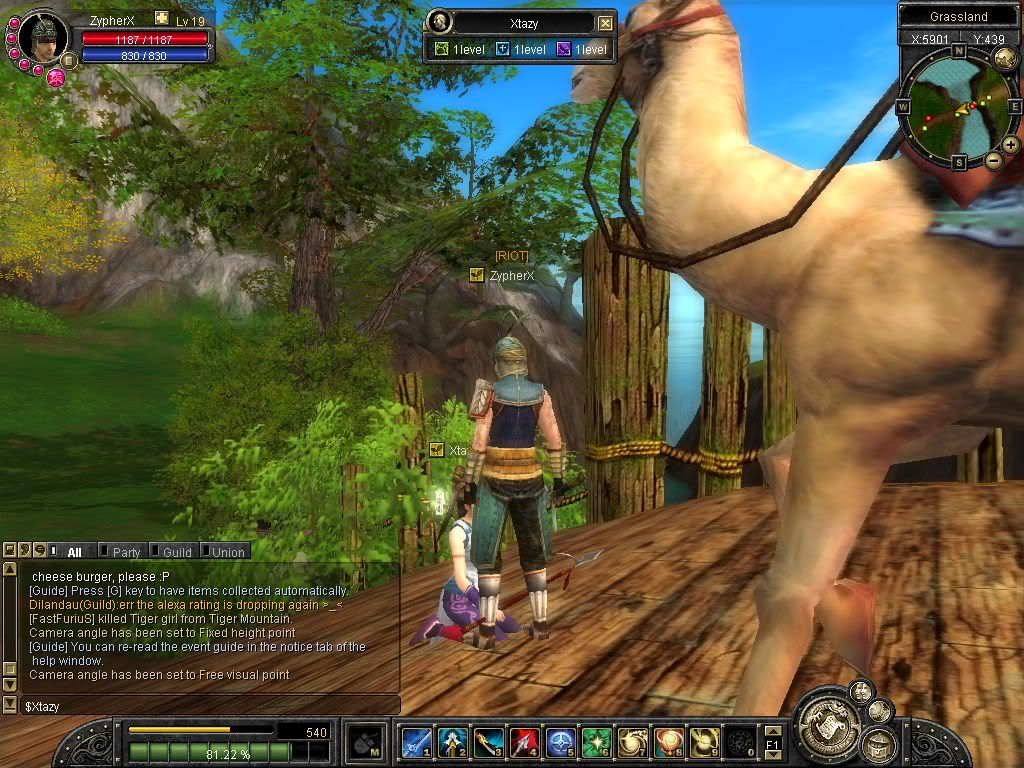The image size is (1024, 768).
Task: Click the chat input field
Action: [200, 706]
